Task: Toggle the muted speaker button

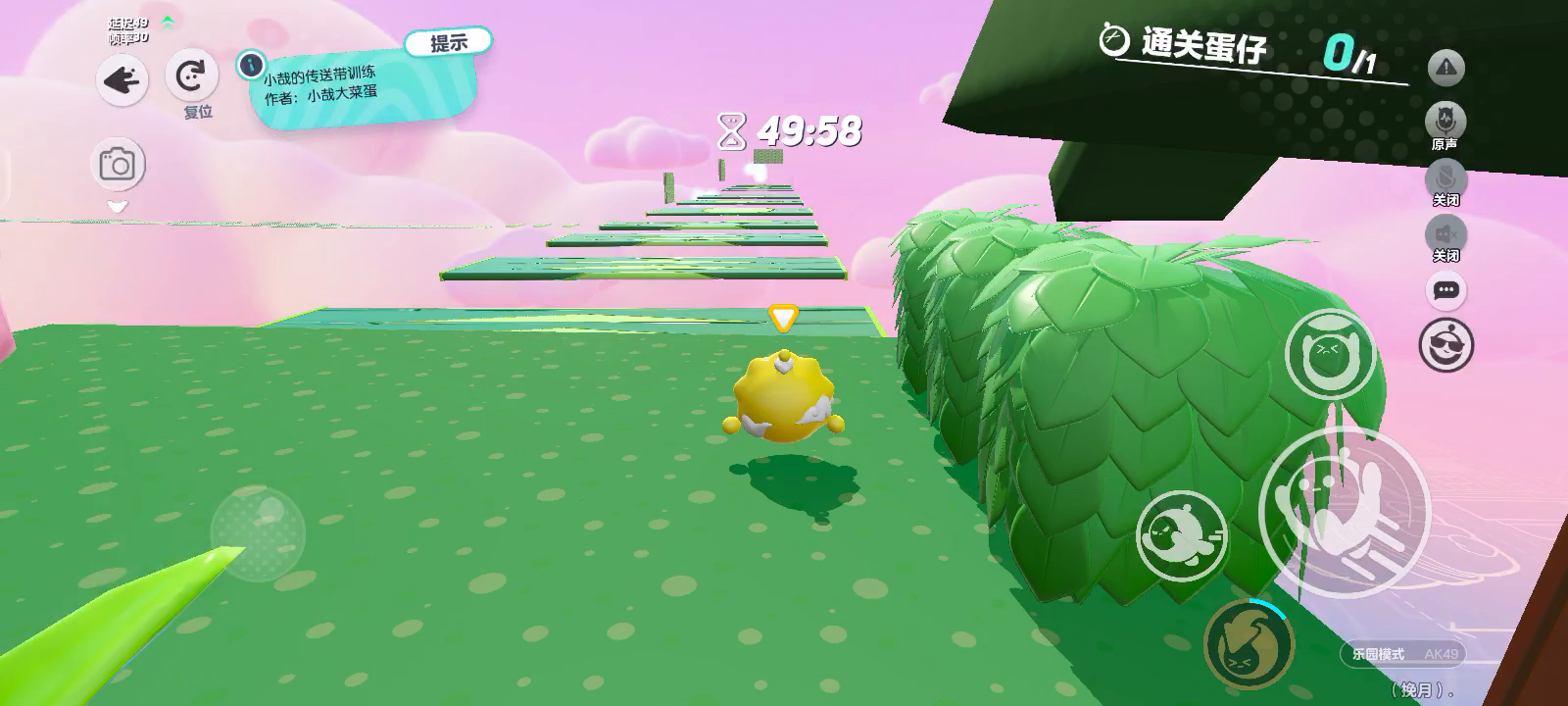Action: point(1445,235)
